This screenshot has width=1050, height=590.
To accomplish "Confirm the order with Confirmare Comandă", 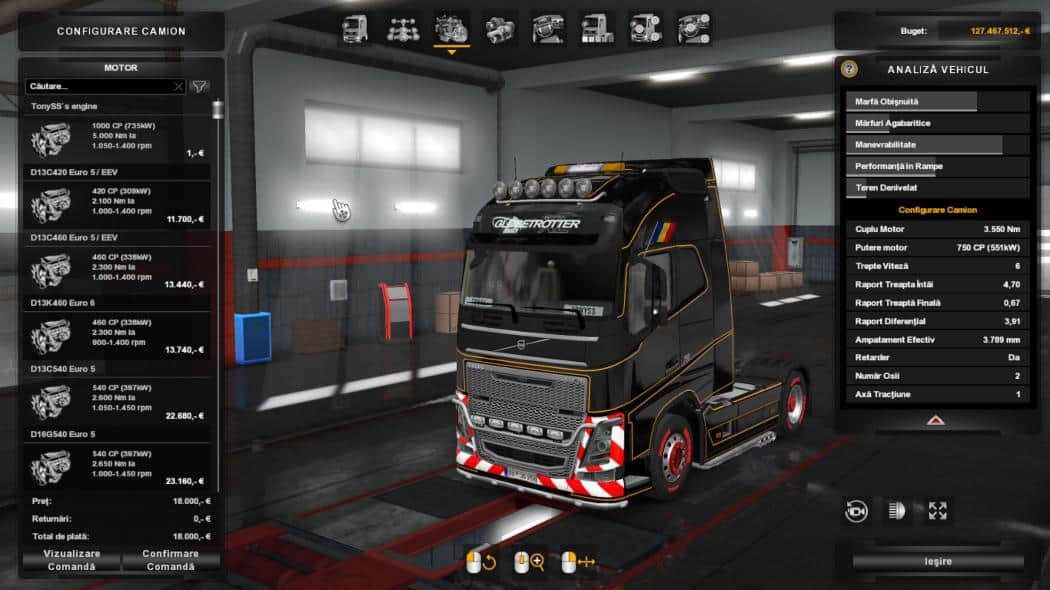I will 171,560.
